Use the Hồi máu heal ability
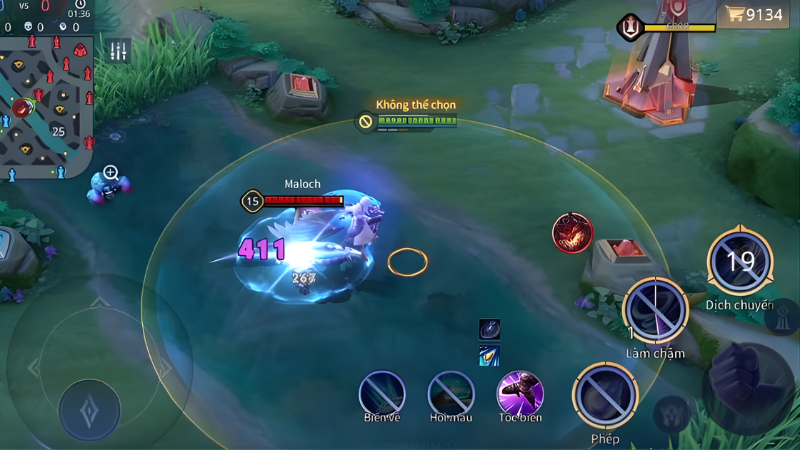 pyautogui.click(x=451, y=393)
